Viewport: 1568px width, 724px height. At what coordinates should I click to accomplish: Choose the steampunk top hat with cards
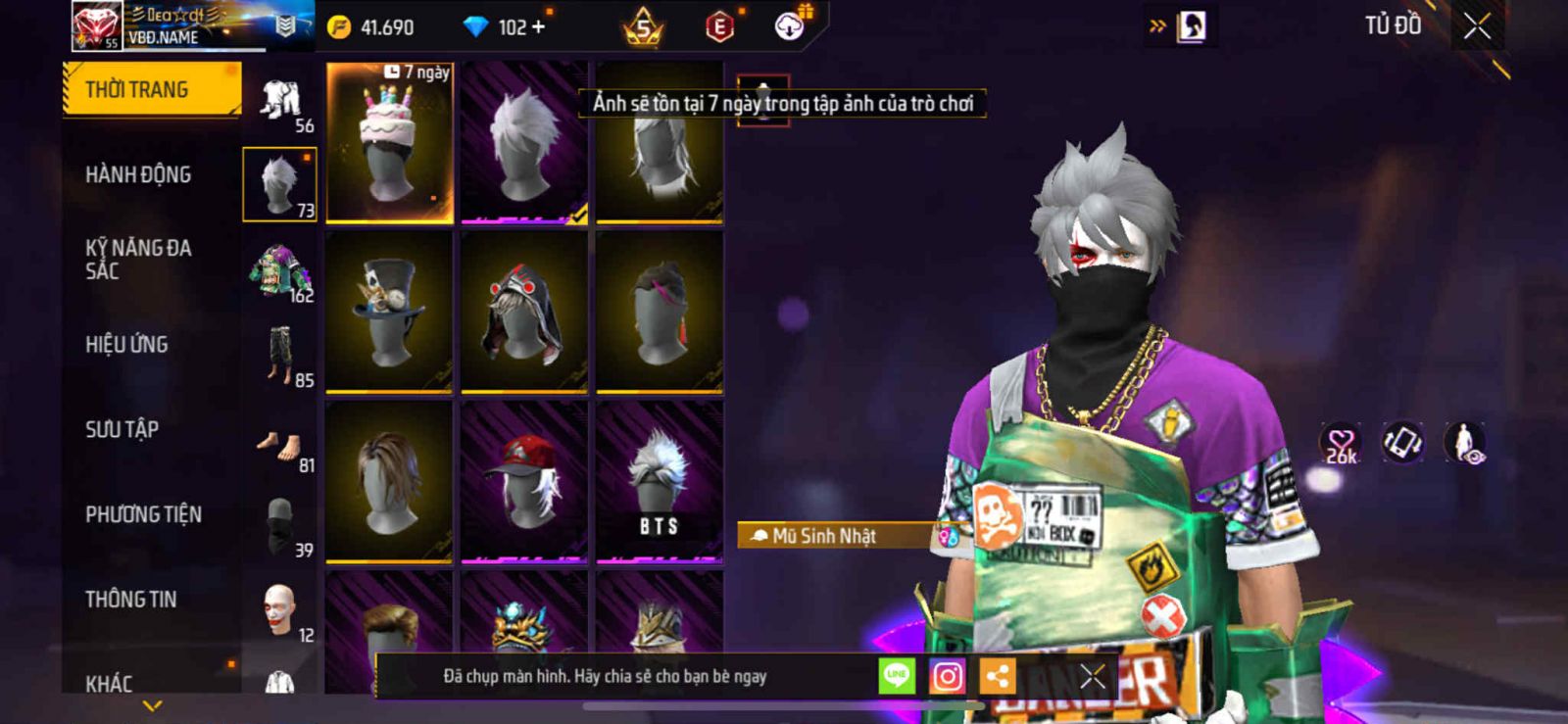pos(389,312)
